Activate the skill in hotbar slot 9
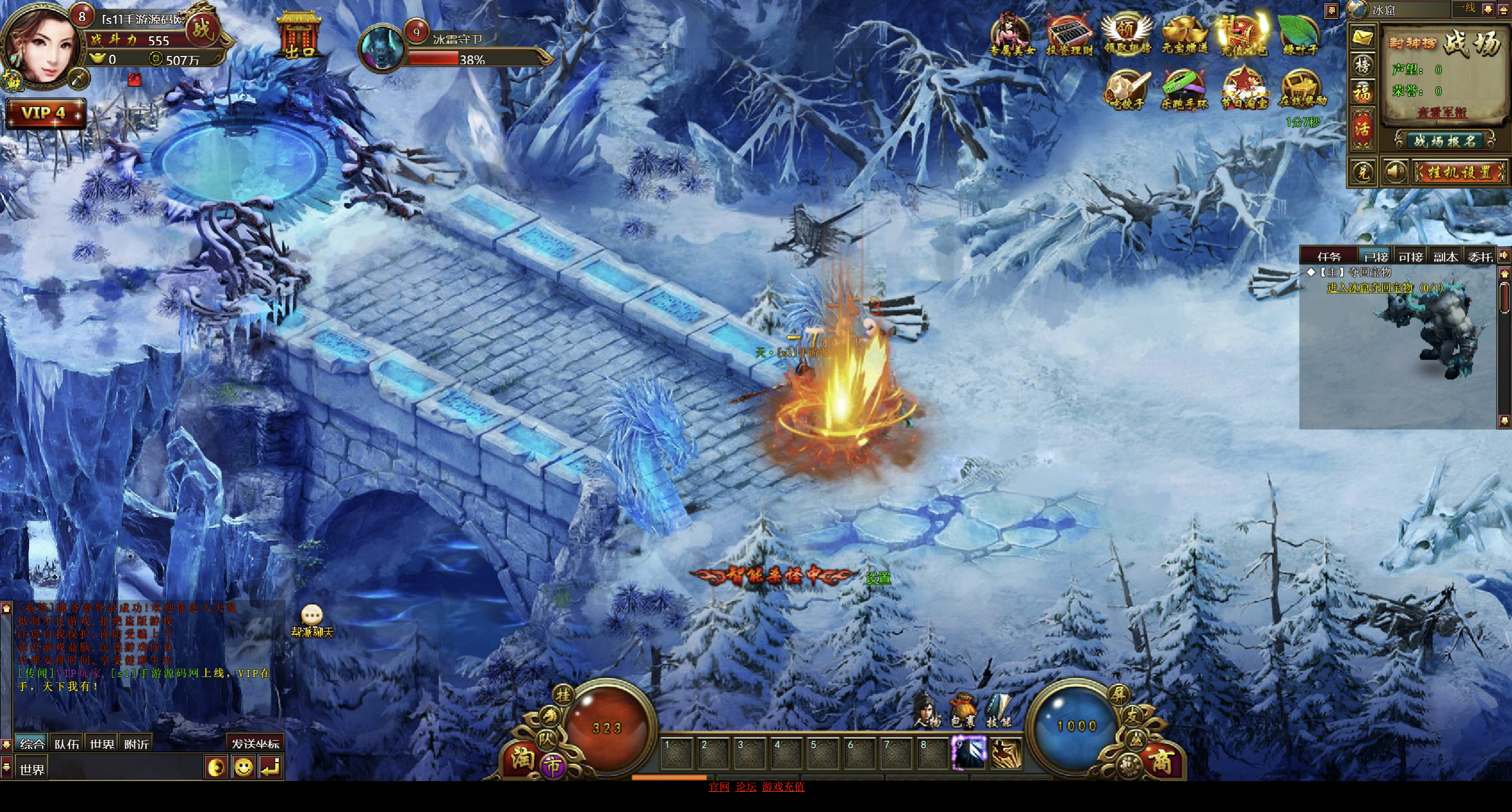 [x=969, y=753]
